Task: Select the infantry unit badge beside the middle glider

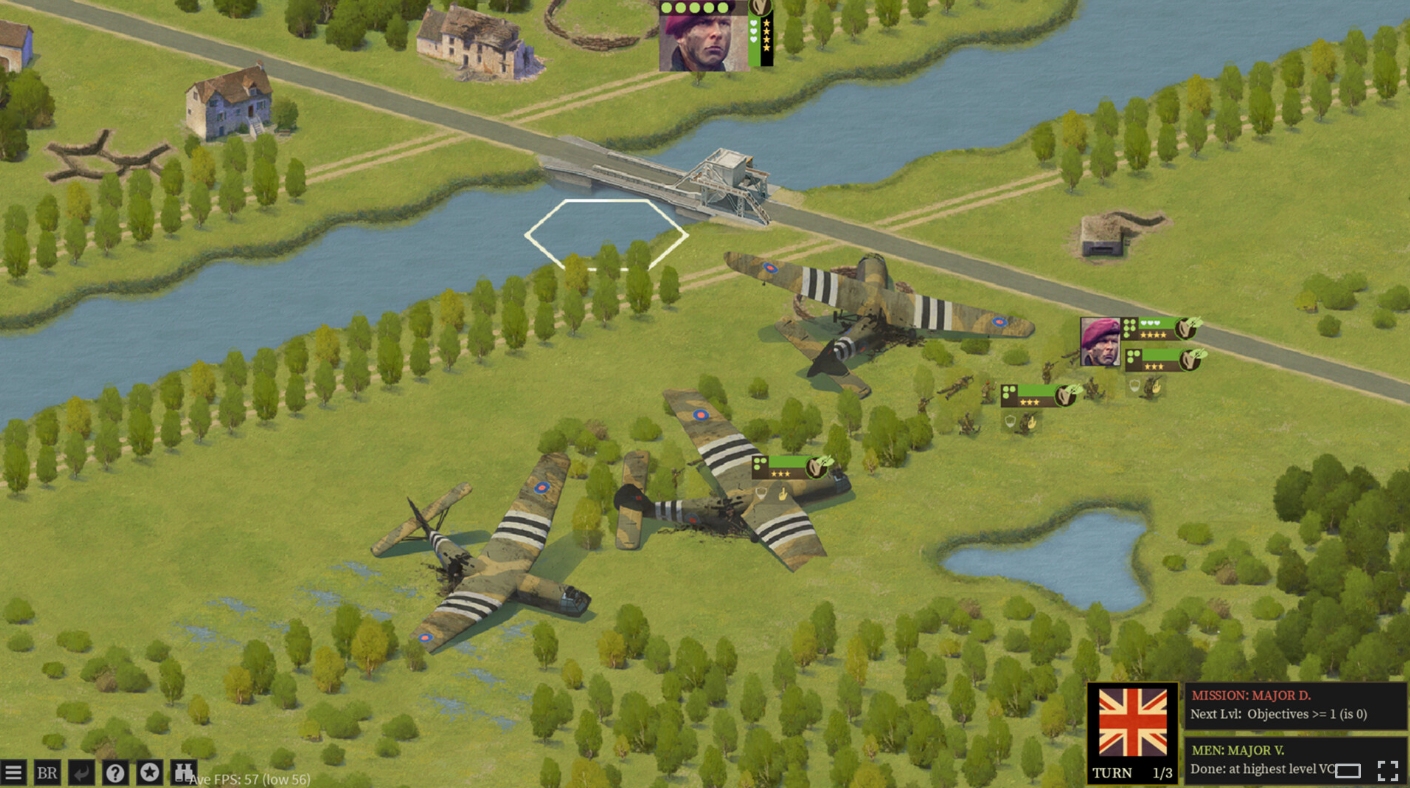Action: coord(792,466)
